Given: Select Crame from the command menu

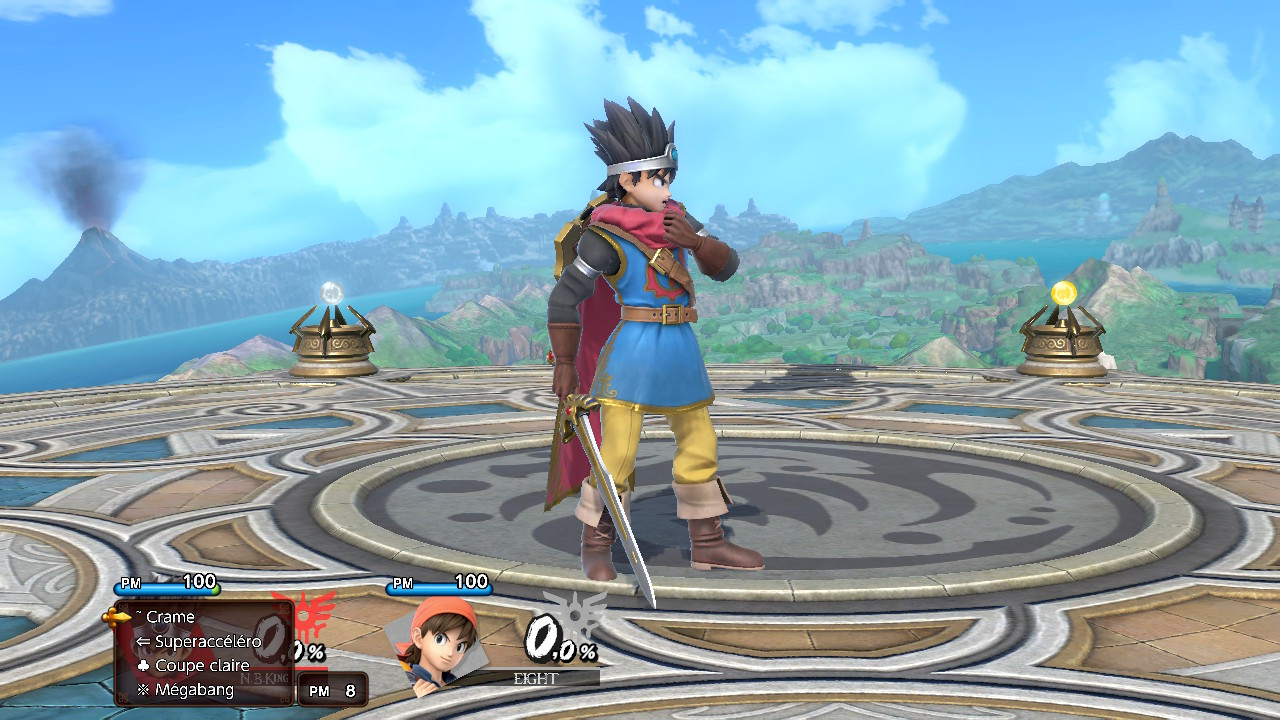Looking at the screenshot, I should coord(172,617).
